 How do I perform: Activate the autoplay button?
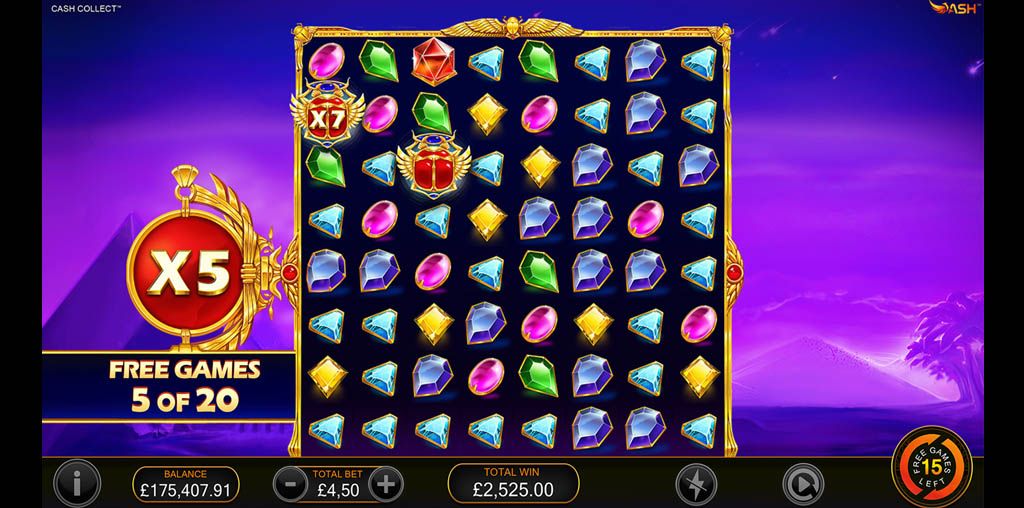point(800,484)
